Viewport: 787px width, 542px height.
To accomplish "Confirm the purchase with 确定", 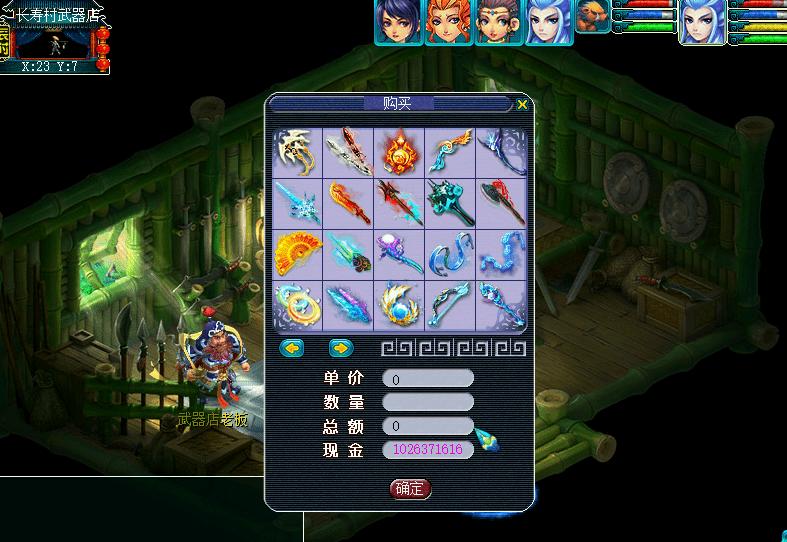I will coord(410,489).
